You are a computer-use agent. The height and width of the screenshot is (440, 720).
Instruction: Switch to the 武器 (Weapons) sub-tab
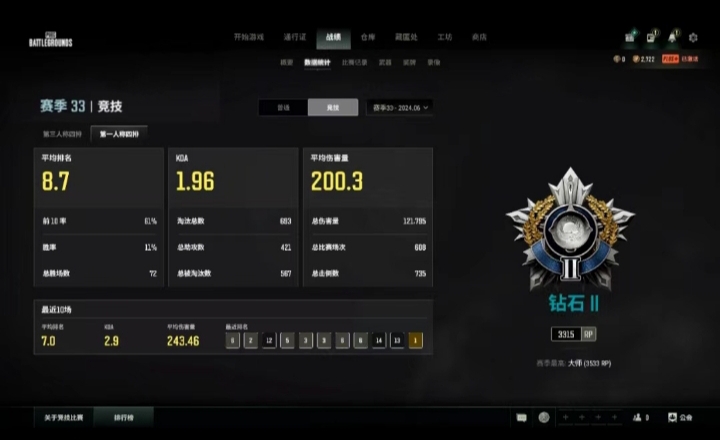(385, 62)
